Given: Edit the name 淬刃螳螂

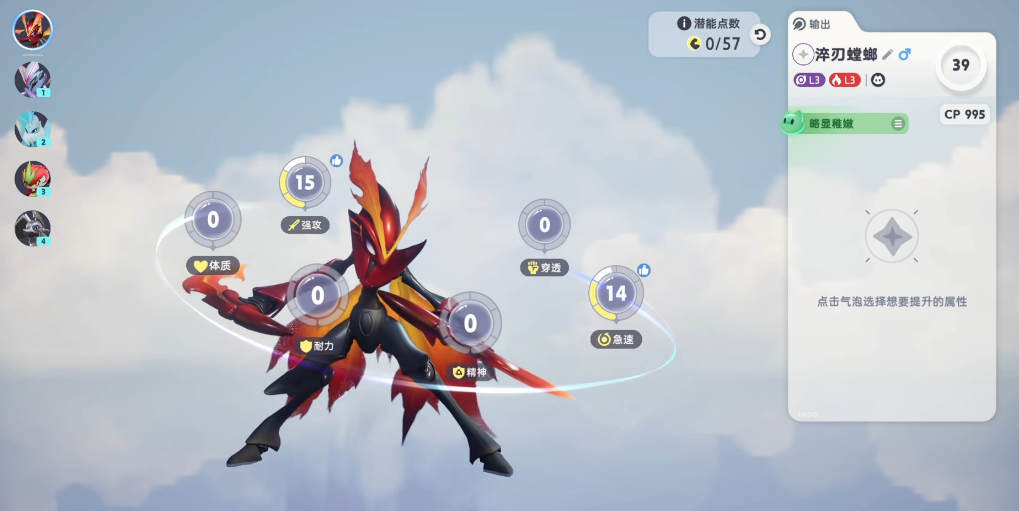Looking at the screenshot, I should pyautogui.click(x=888, y=54).
